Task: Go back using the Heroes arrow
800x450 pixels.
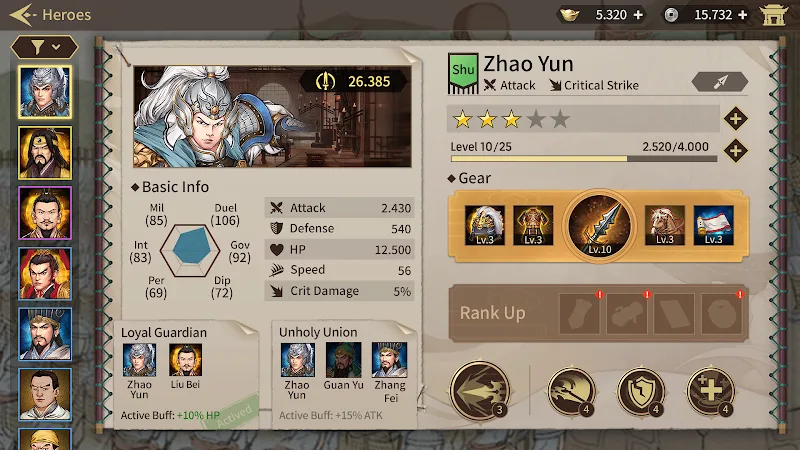Action: pyautogui.click(x=25, y=15)
